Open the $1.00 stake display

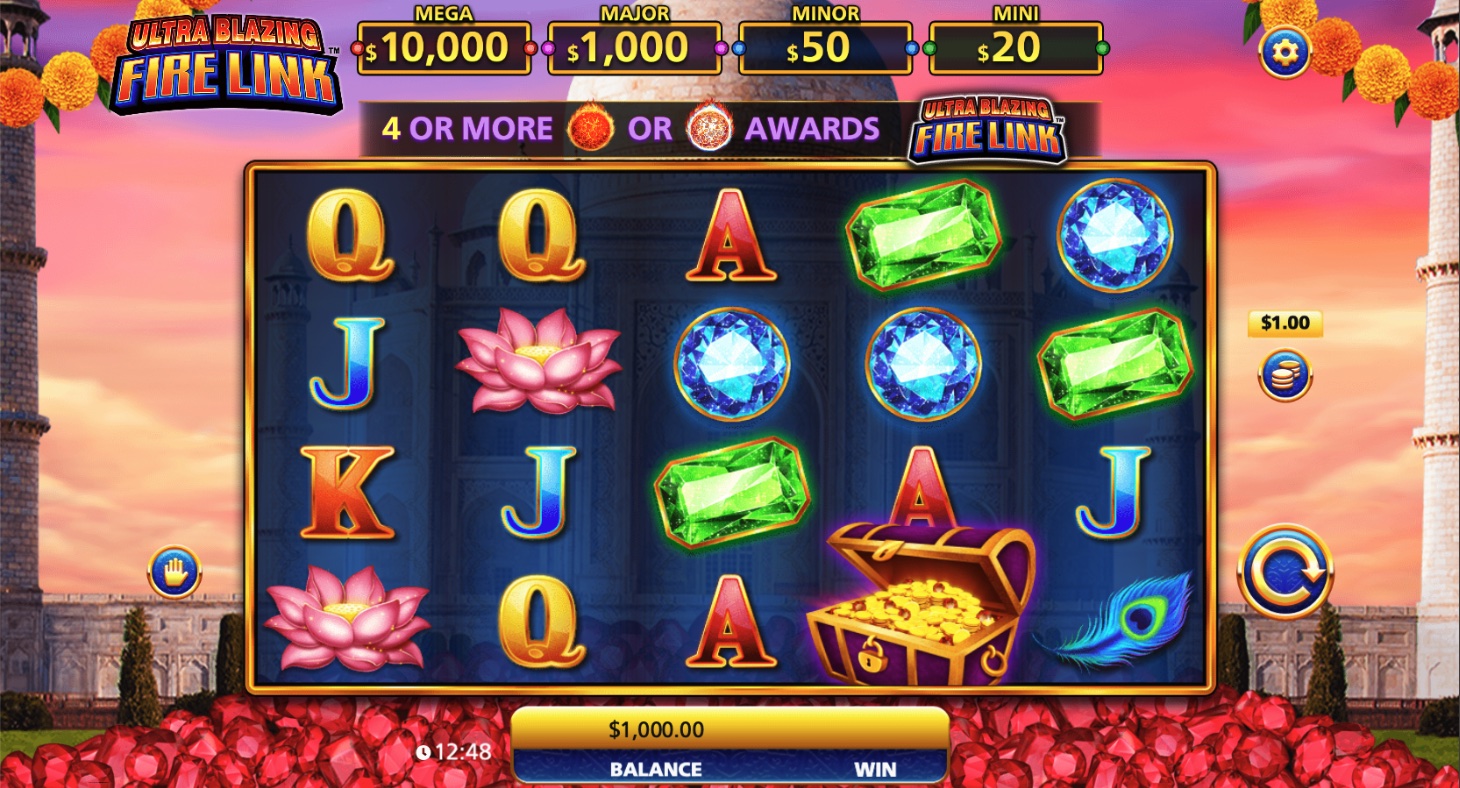pos(1284,323)
